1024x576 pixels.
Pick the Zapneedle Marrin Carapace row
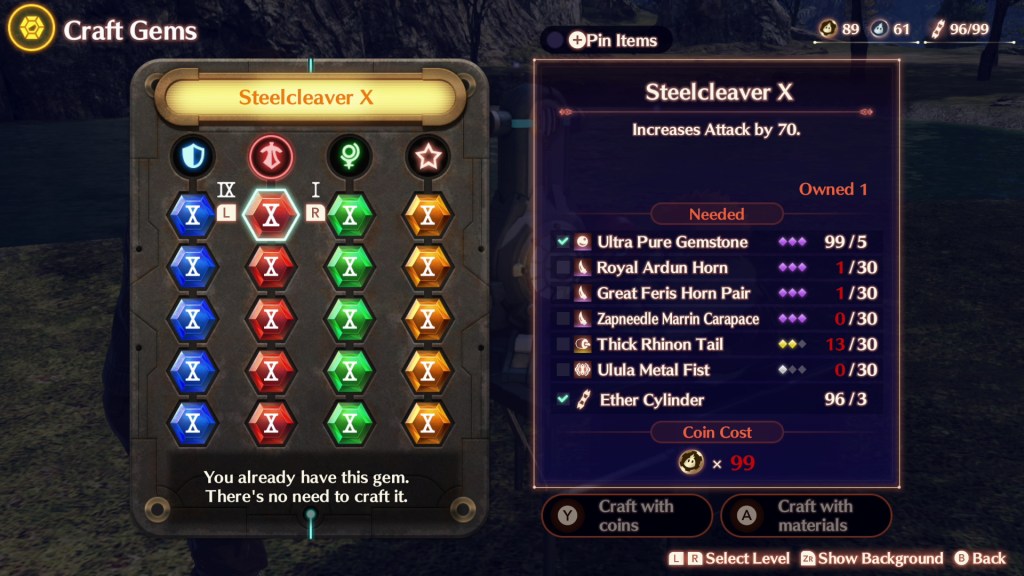click(x=717, y=319)
